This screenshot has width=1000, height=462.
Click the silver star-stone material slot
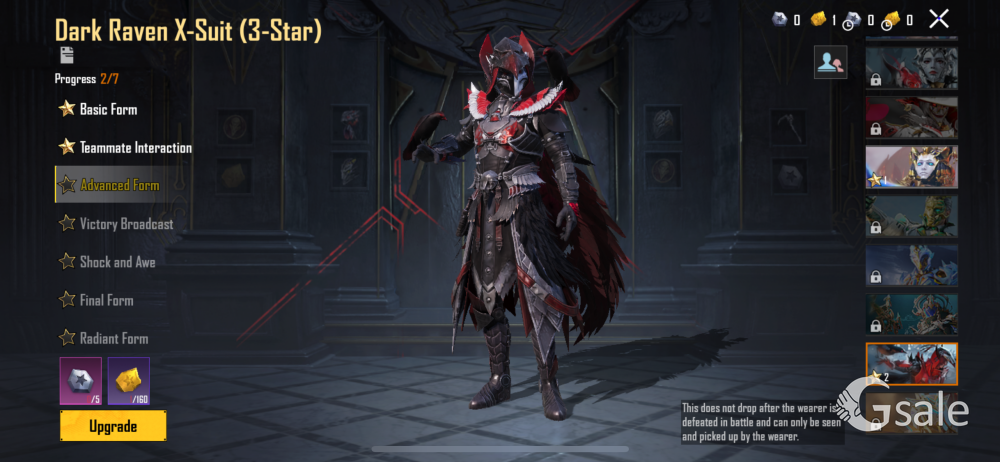coord(80,380)
